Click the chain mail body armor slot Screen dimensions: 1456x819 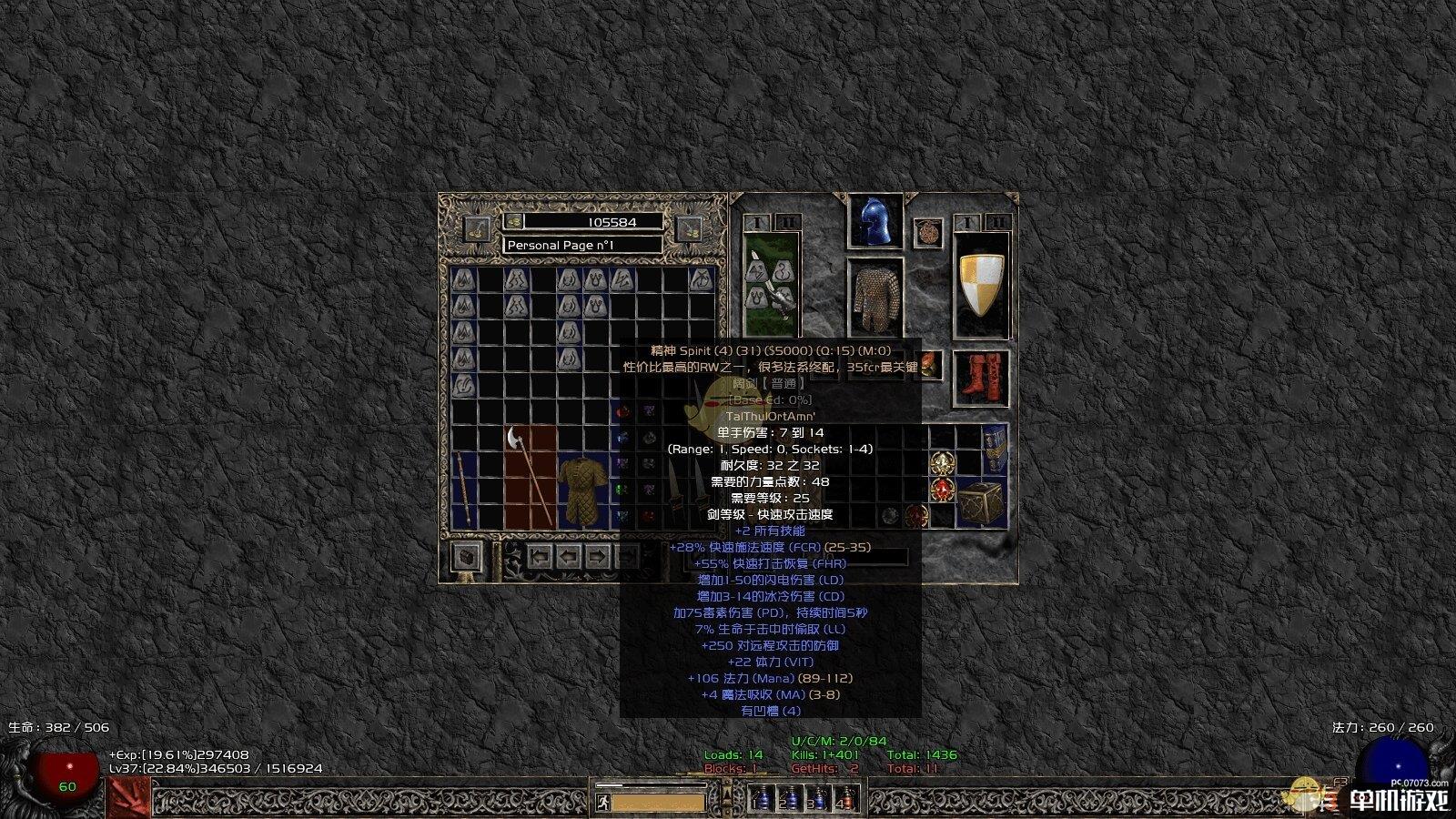[875, 298]
